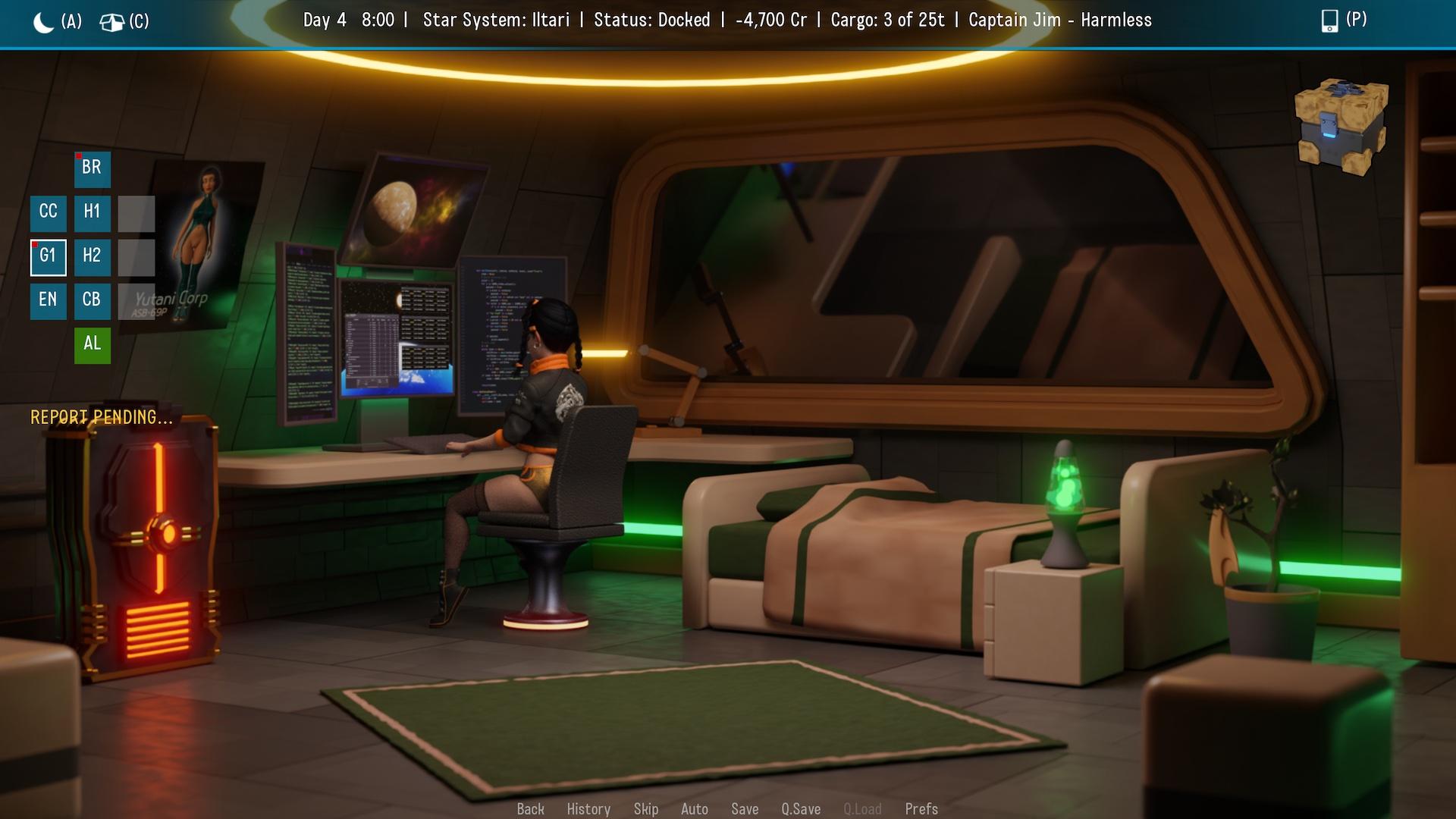This screenshot has width=1456, height=819.
Task: Select the G1 room button with red notification
Action: click(x=48, y=257)
